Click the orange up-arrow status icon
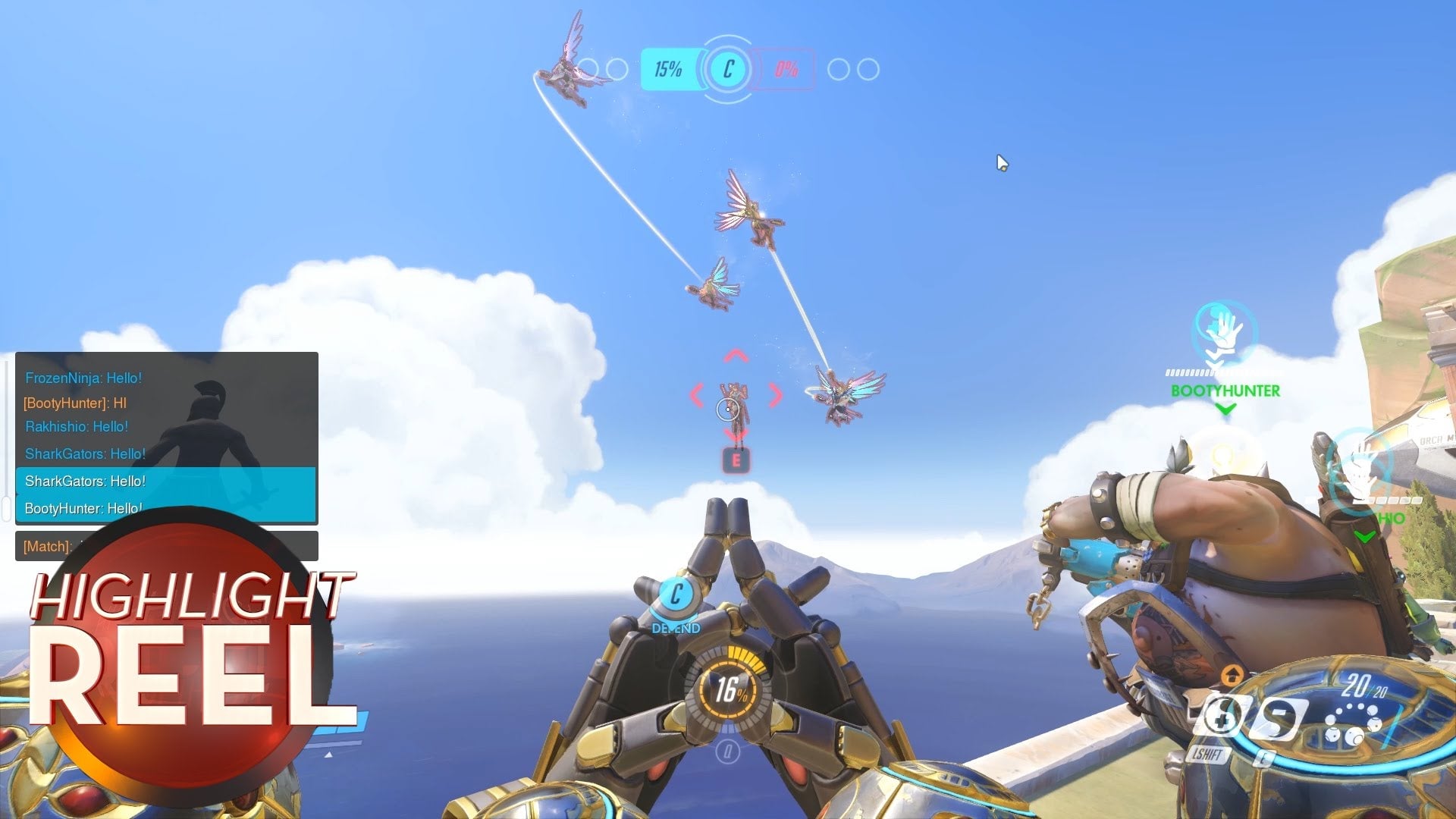The height and width of the screenshot is (819, 1456). (x=1232, y=674)
